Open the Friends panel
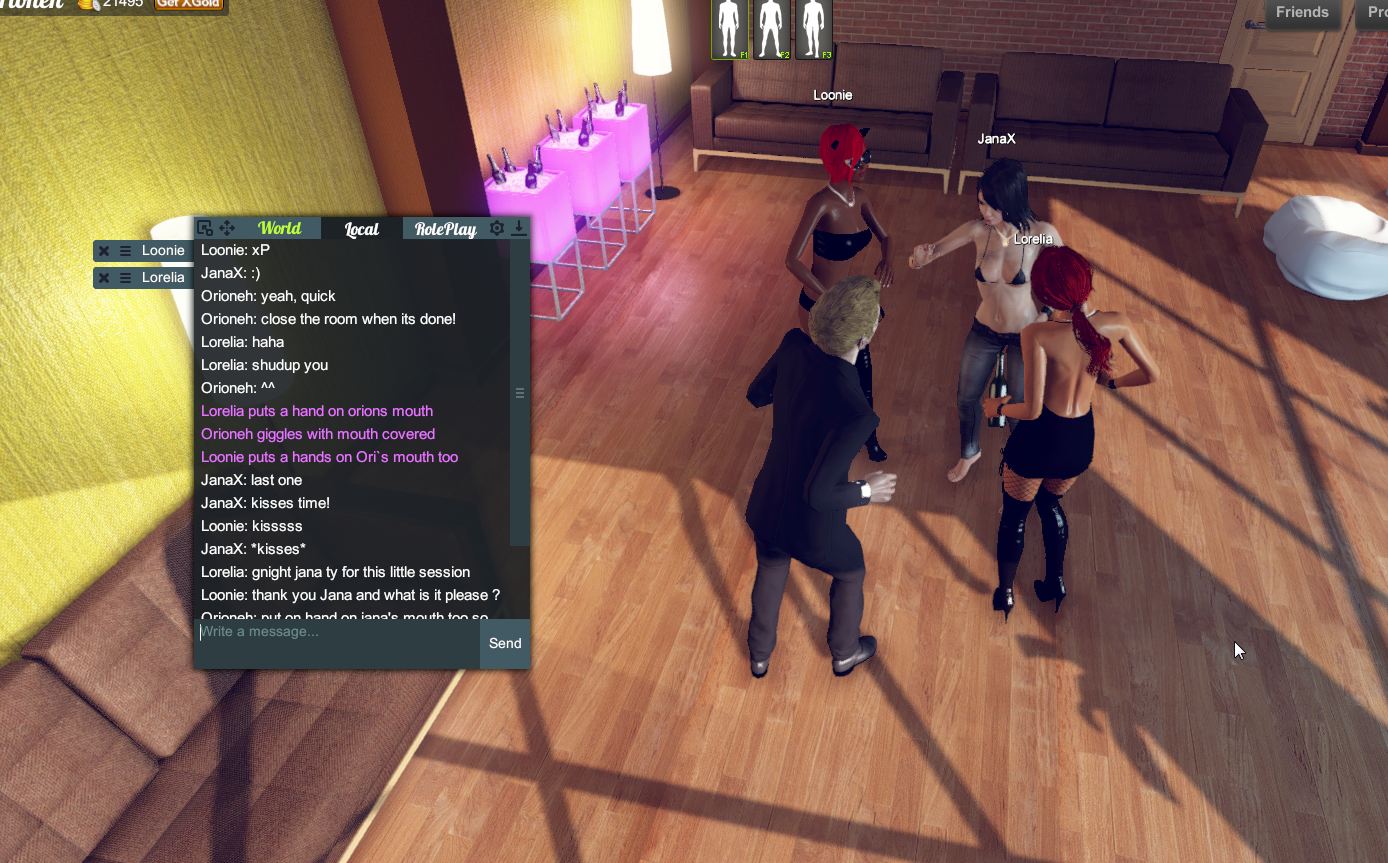This screenshot has height=863, width=1388. click(x=1302, y=13)
